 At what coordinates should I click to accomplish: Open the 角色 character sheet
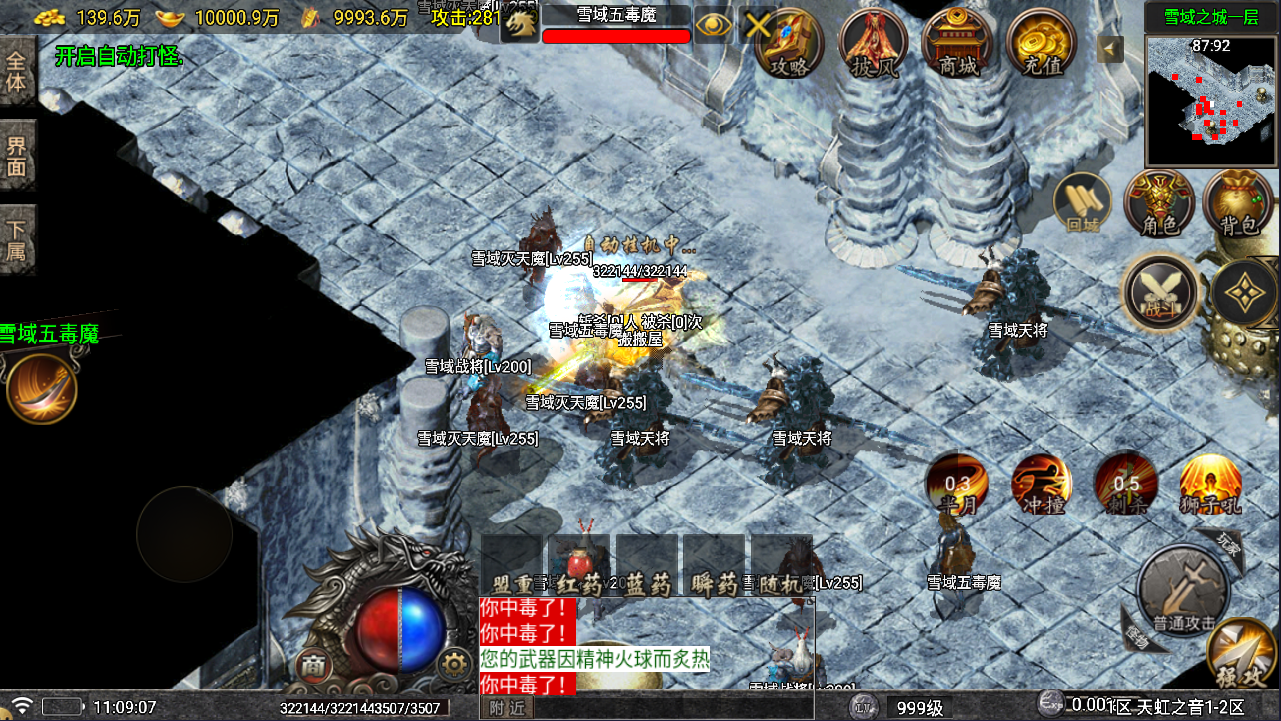(1158, 203)
